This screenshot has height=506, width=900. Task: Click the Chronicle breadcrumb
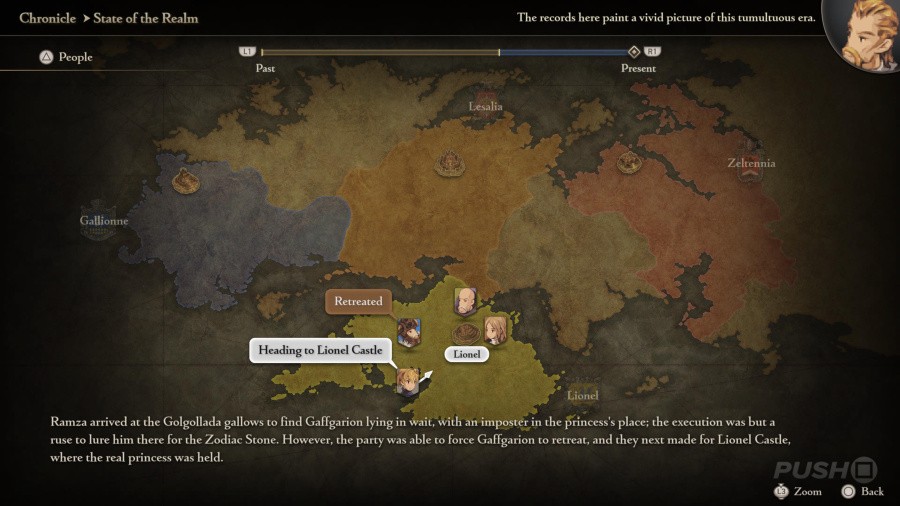coord(47,18)
